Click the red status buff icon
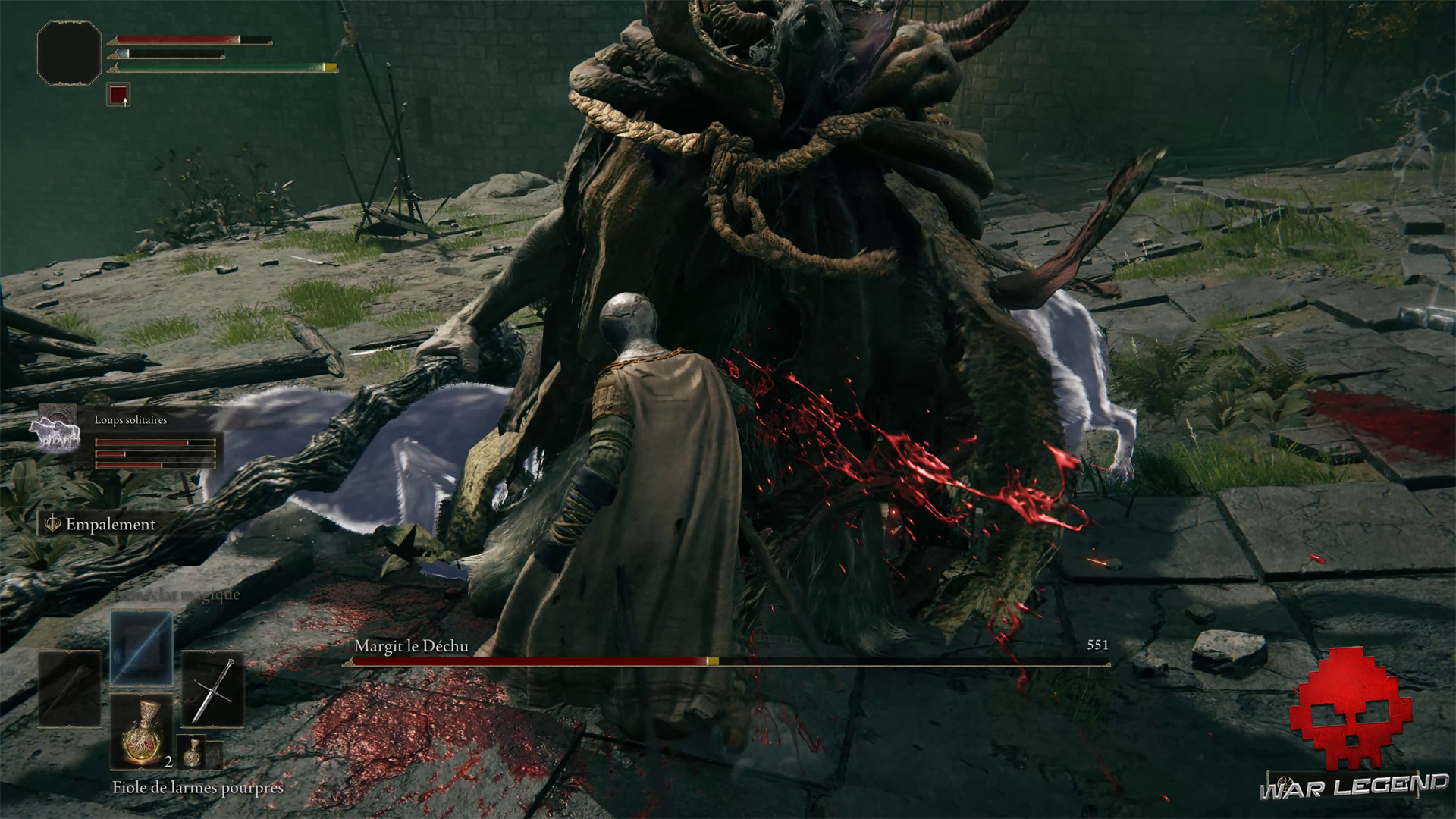 118,95
